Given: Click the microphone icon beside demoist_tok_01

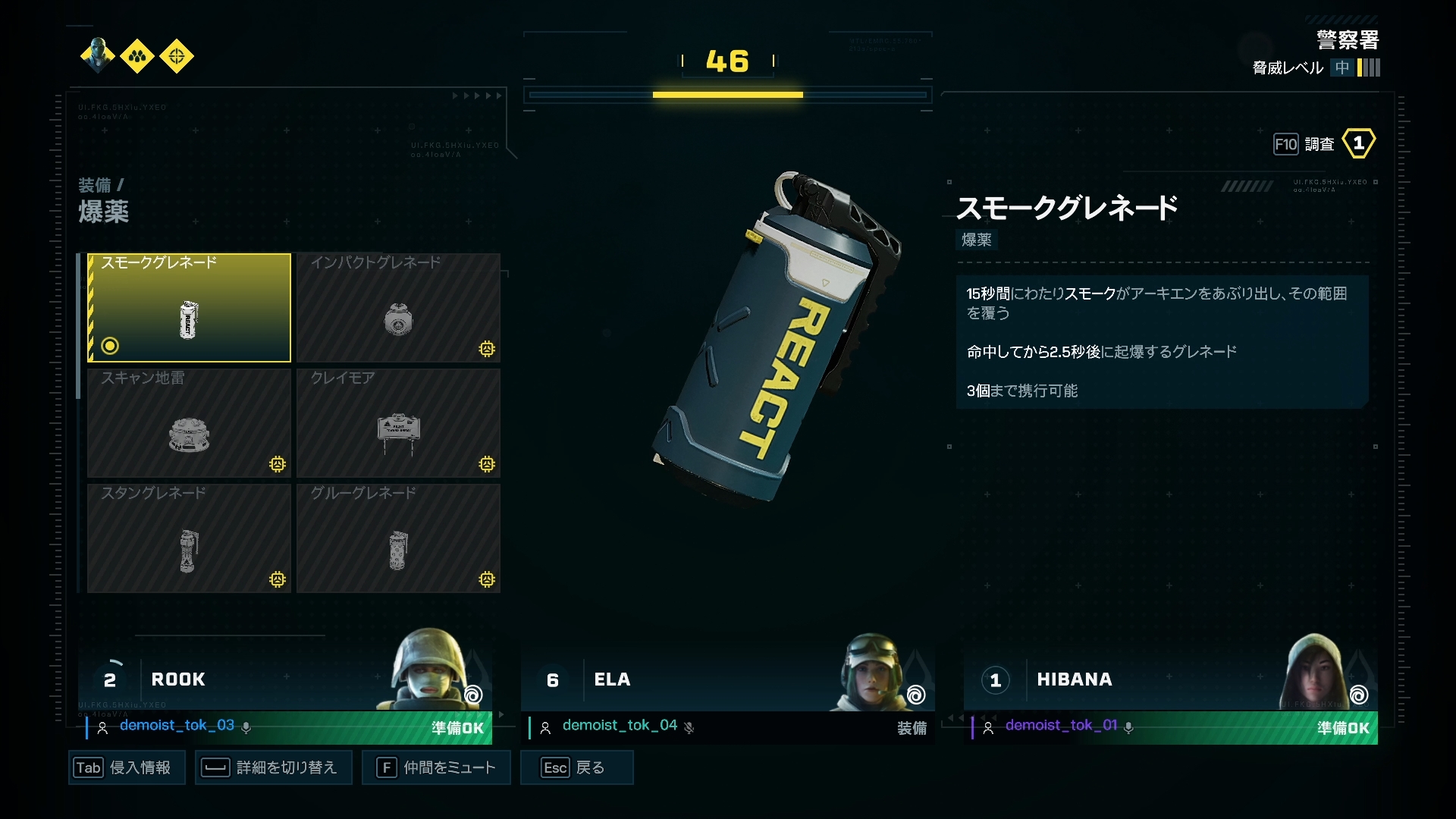Looking at the screenshot, I should click(1128, 727).
